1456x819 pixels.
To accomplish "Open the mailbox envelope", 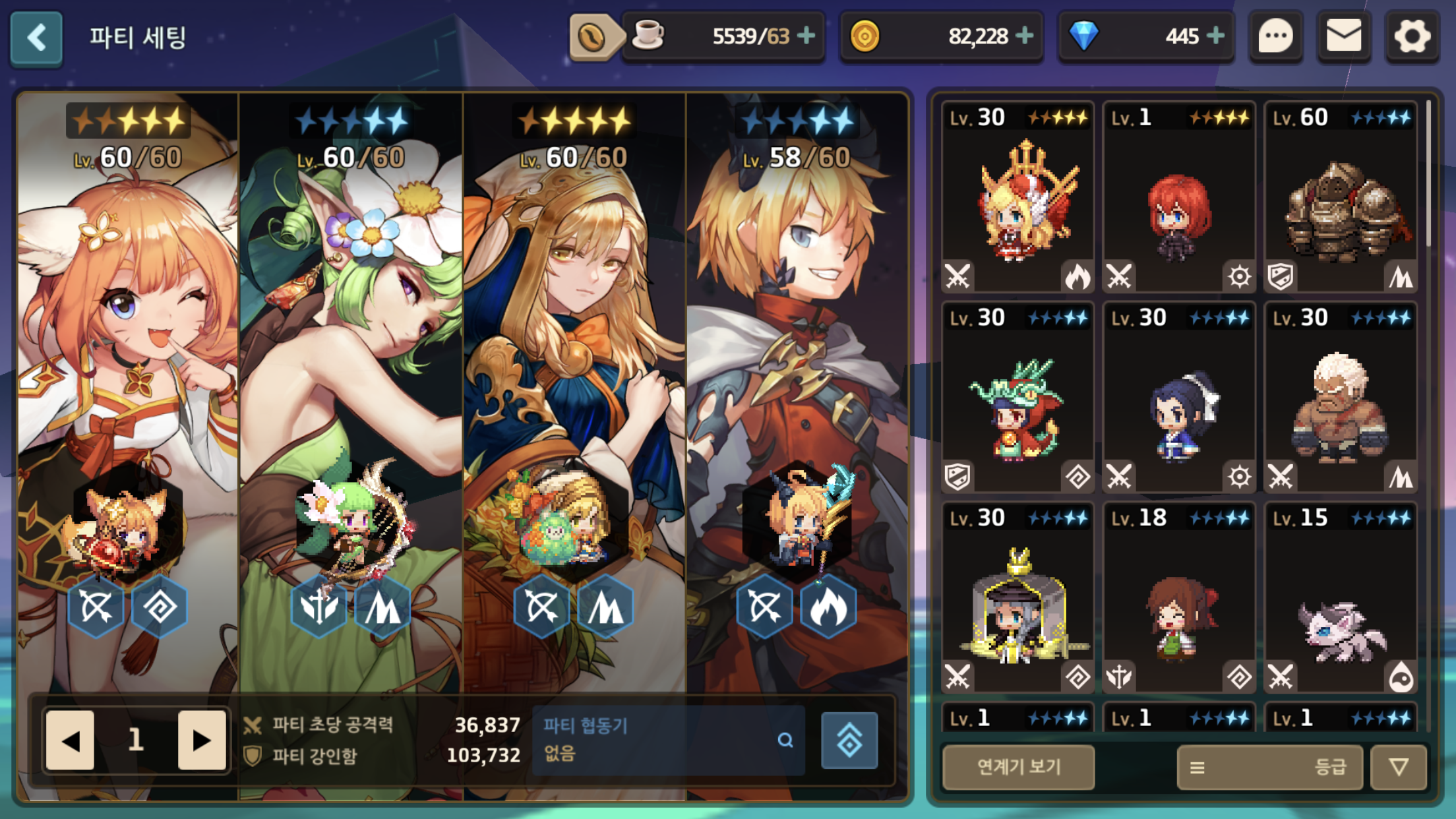I will [1343, 36].
